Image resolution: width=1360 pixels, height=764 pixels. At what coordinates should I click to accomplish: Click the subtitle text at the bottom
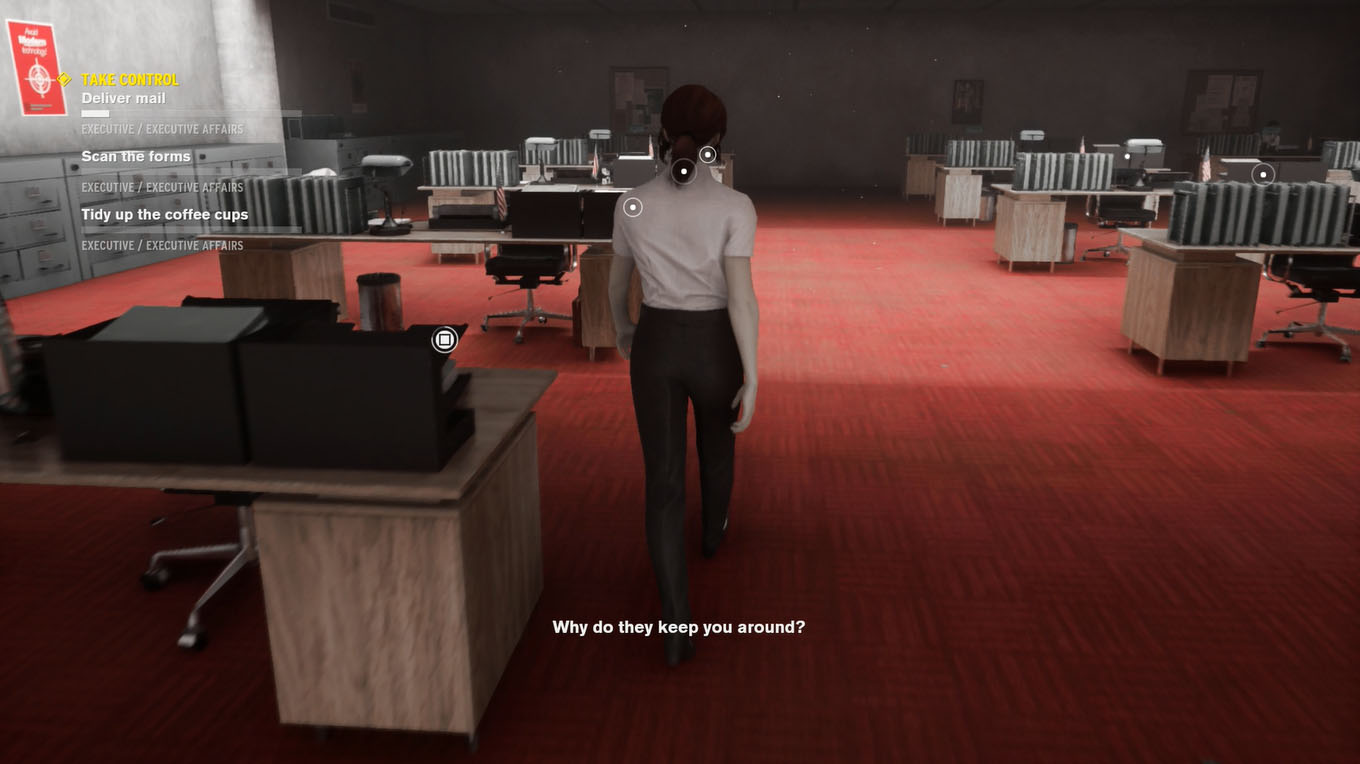coord(680,627)
